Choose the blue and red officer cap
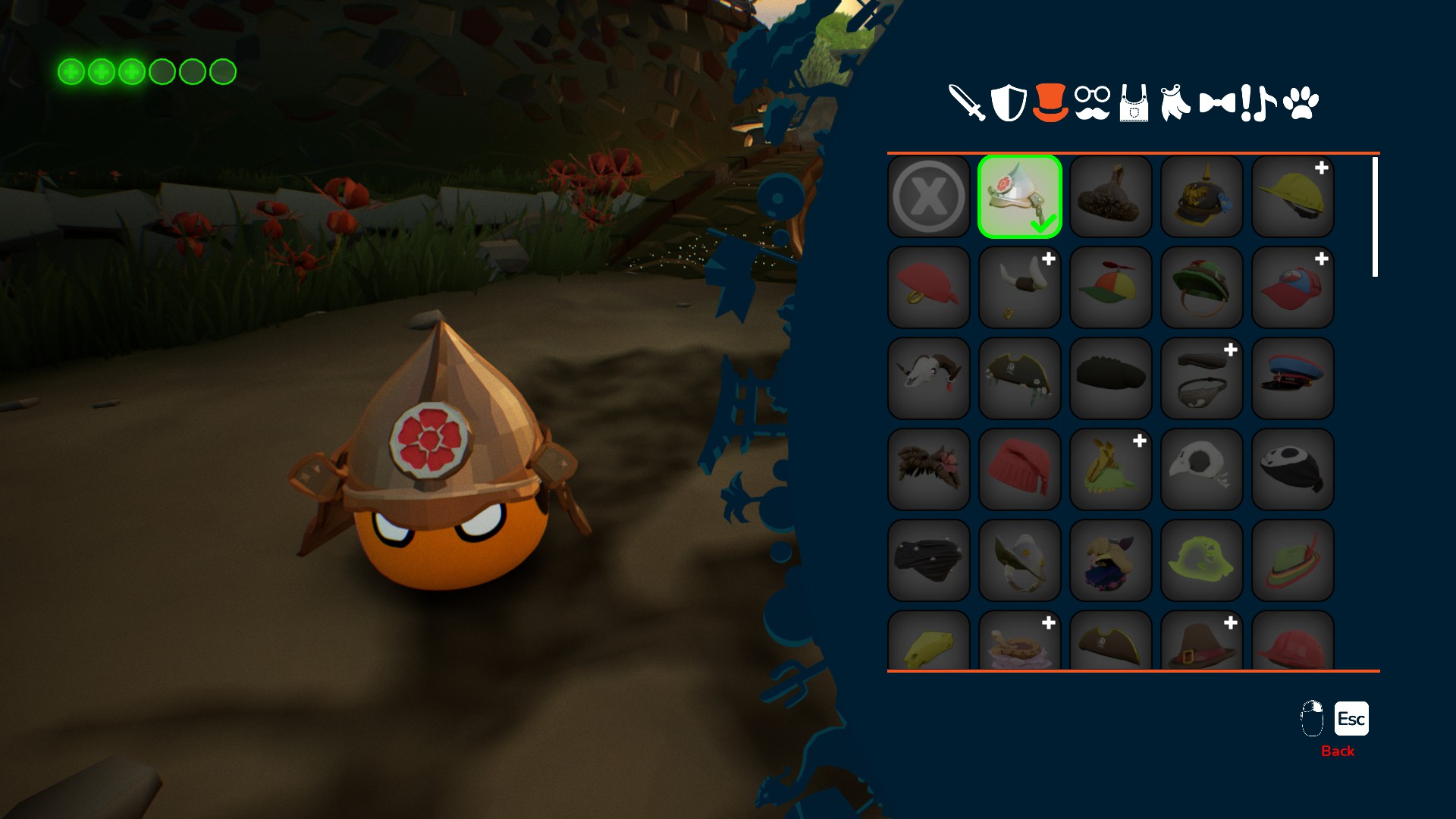1456x819 pixels. tap(1293, 378)
